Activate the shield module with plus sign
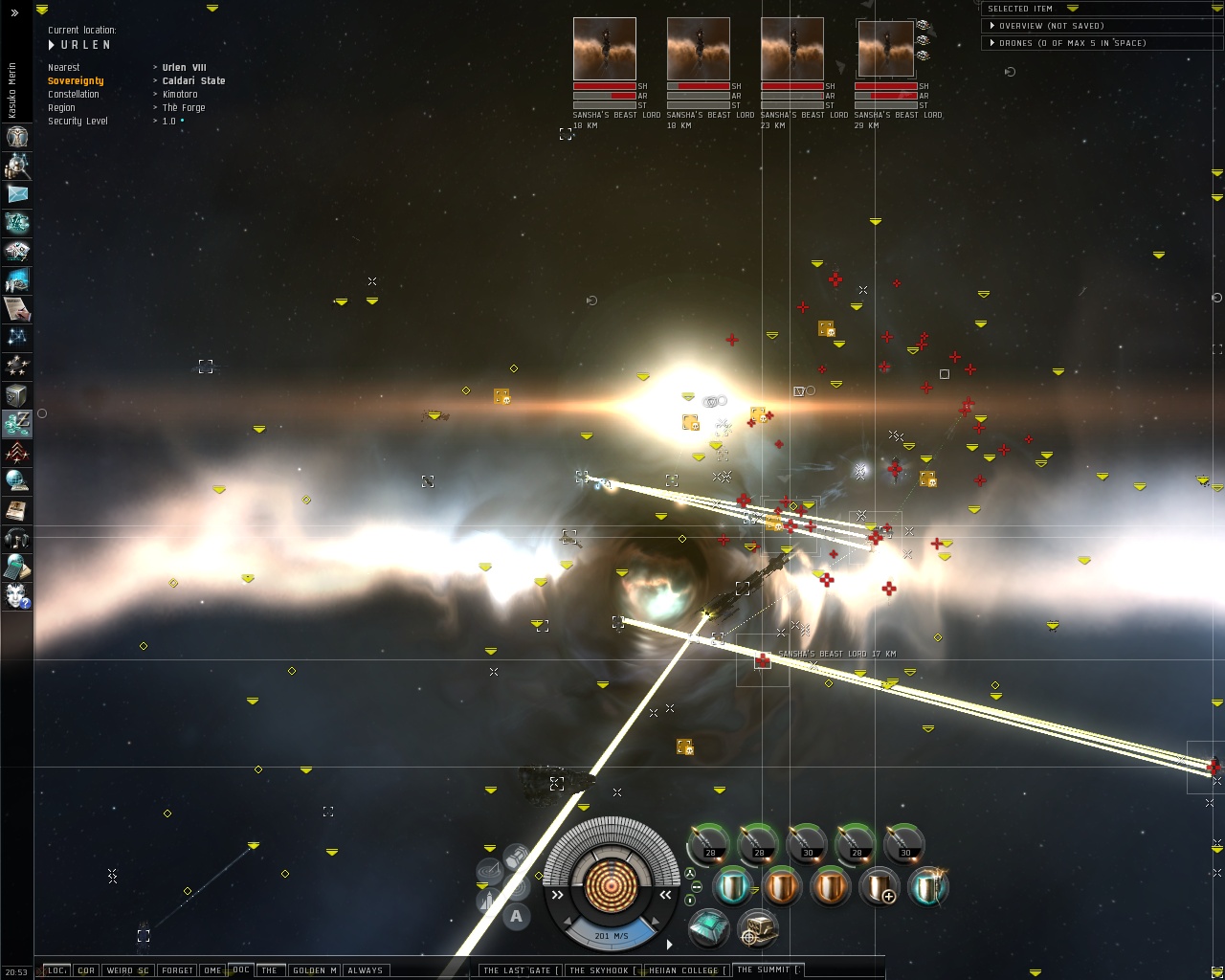Image resolution: width=1225 pixels, height=980 pixels. 878,887
